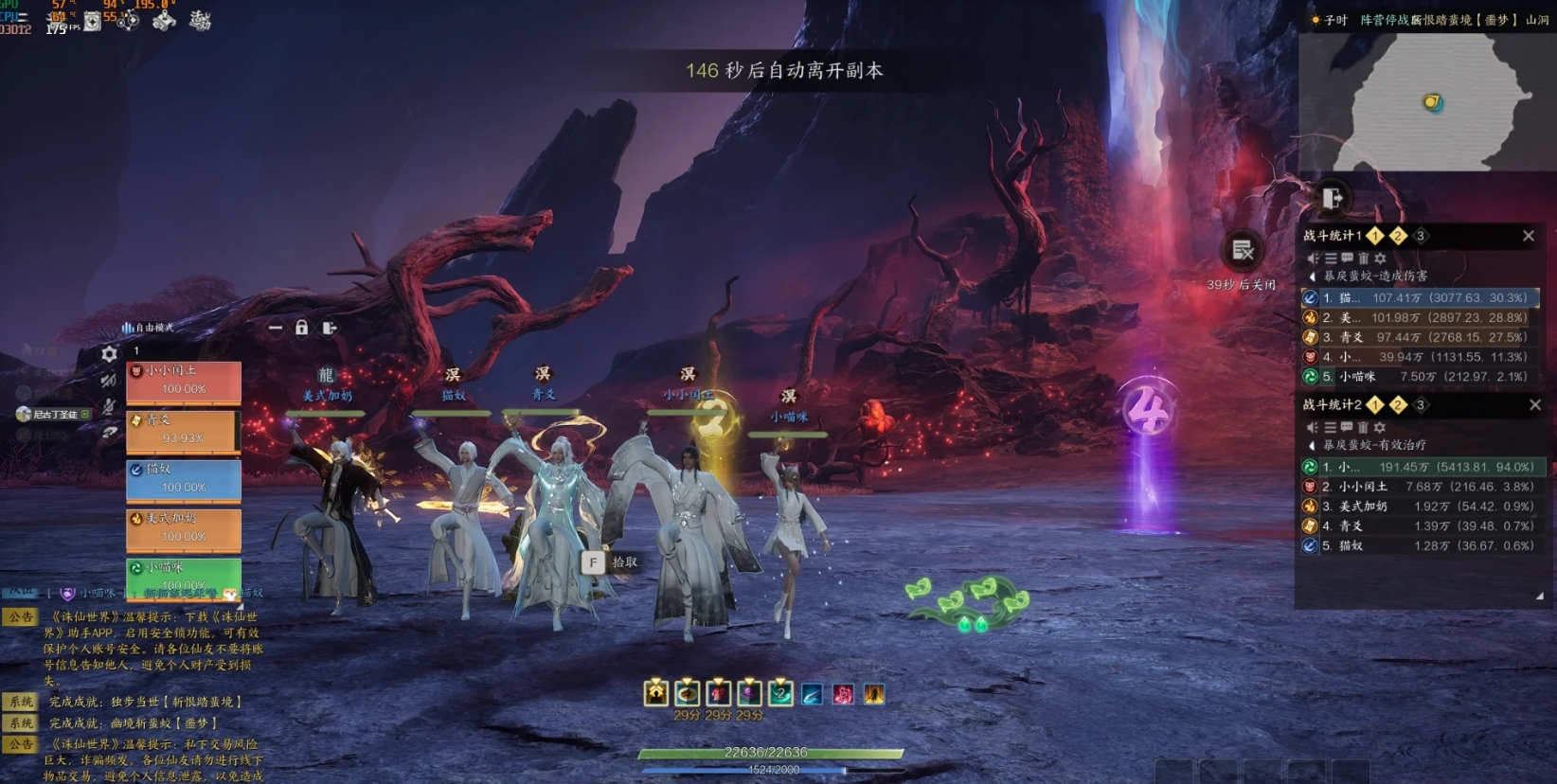
Task: Open team settings gear beside party frames
Action: click(x=110, y=354)
